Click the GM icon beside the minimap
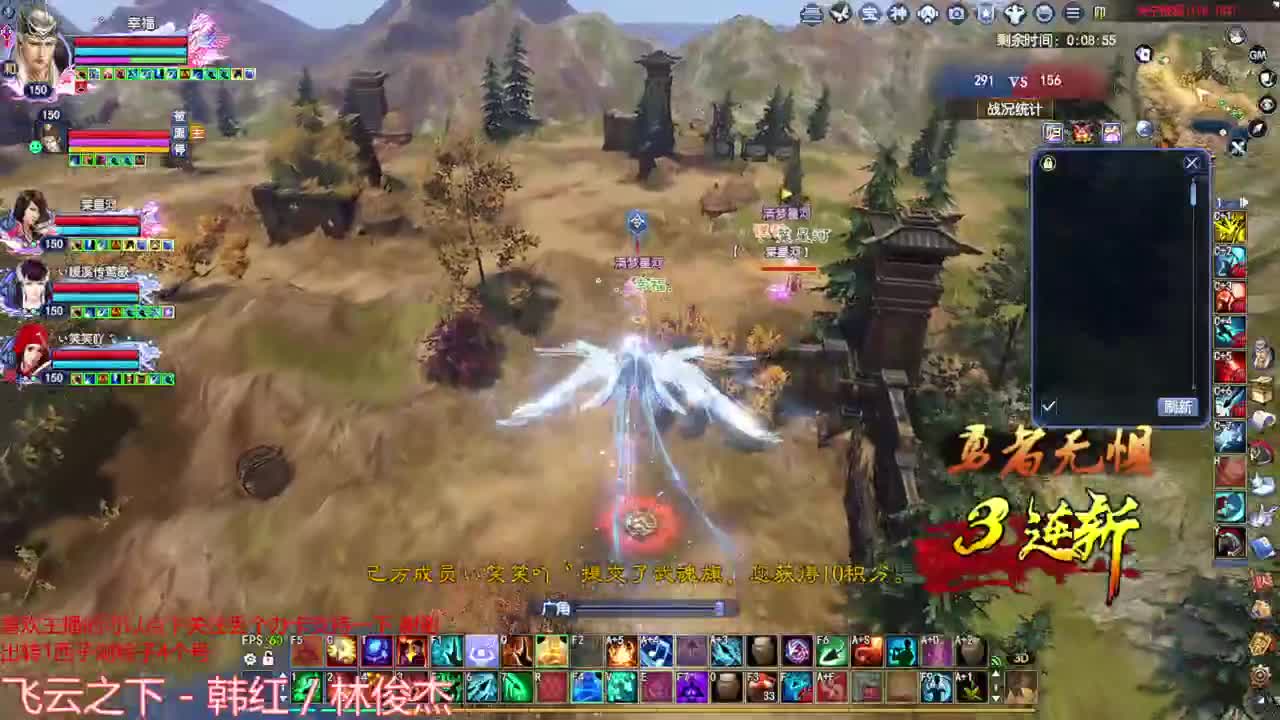The height and width of the screenshot is (720, 1280). [x=1257, y=55]
